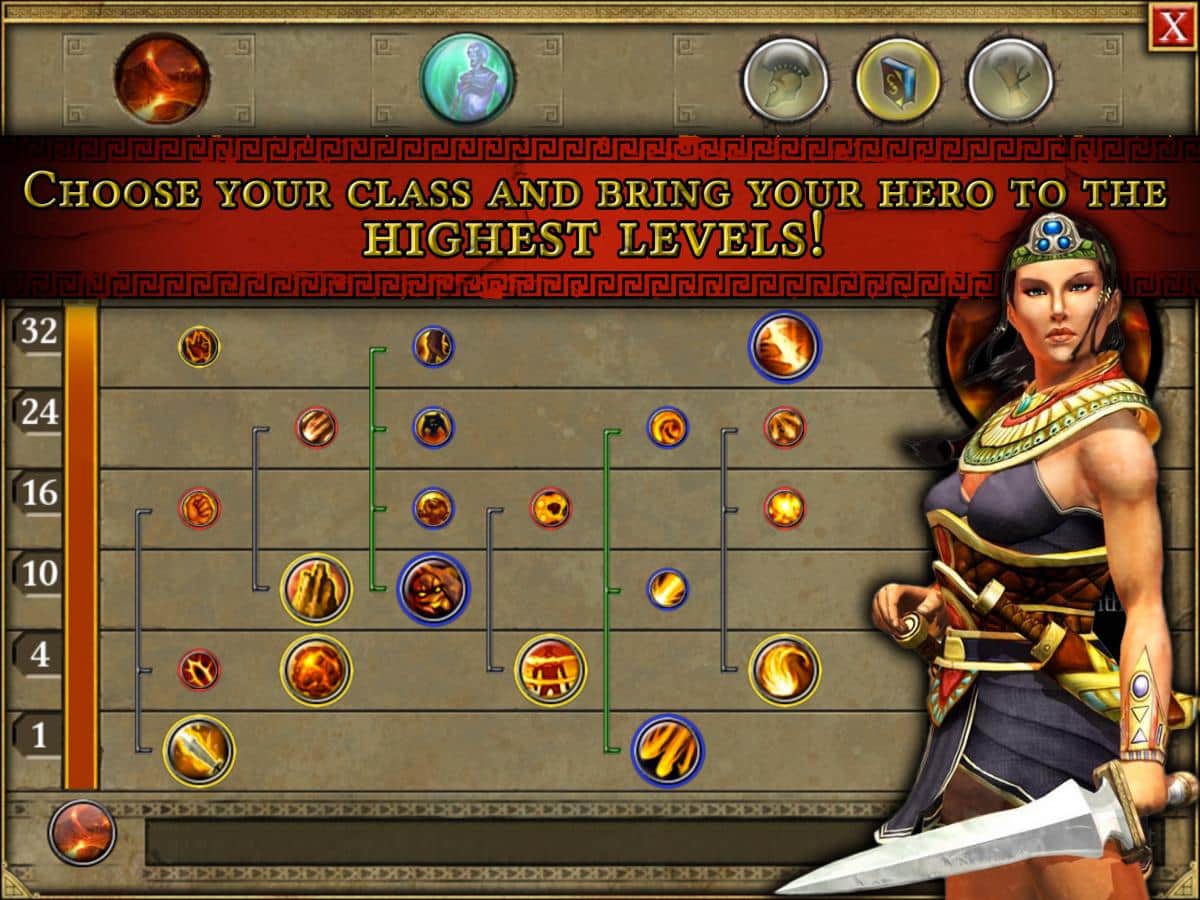Choose the small blue-ringed fiery comet skill
Viewport: 1200px width, 900px height.
(667, 589)
